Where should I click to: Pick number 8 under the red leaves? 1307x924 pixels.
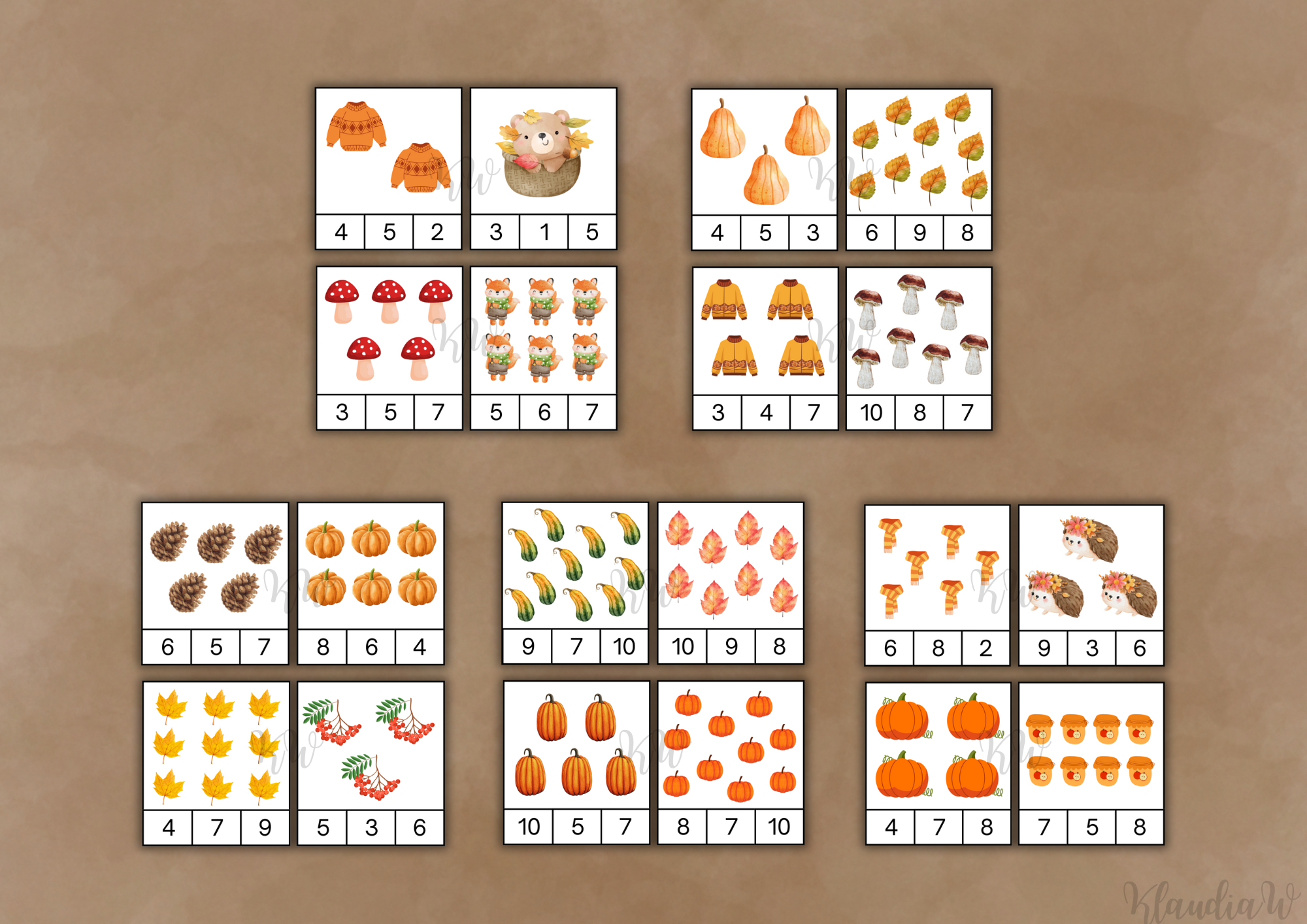pyautogui.click(x=779, y=646)
